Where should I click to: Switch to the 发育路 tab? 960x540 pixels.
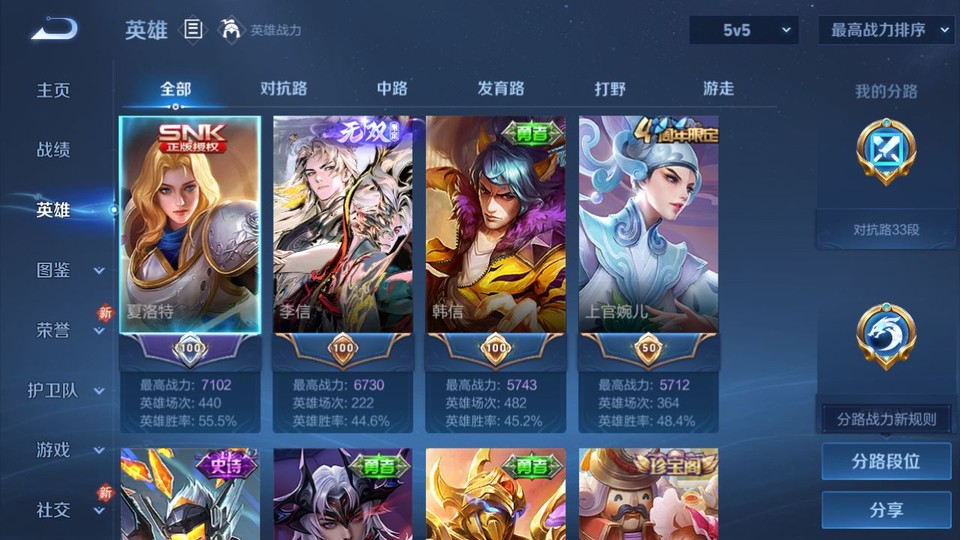(501, 88)
